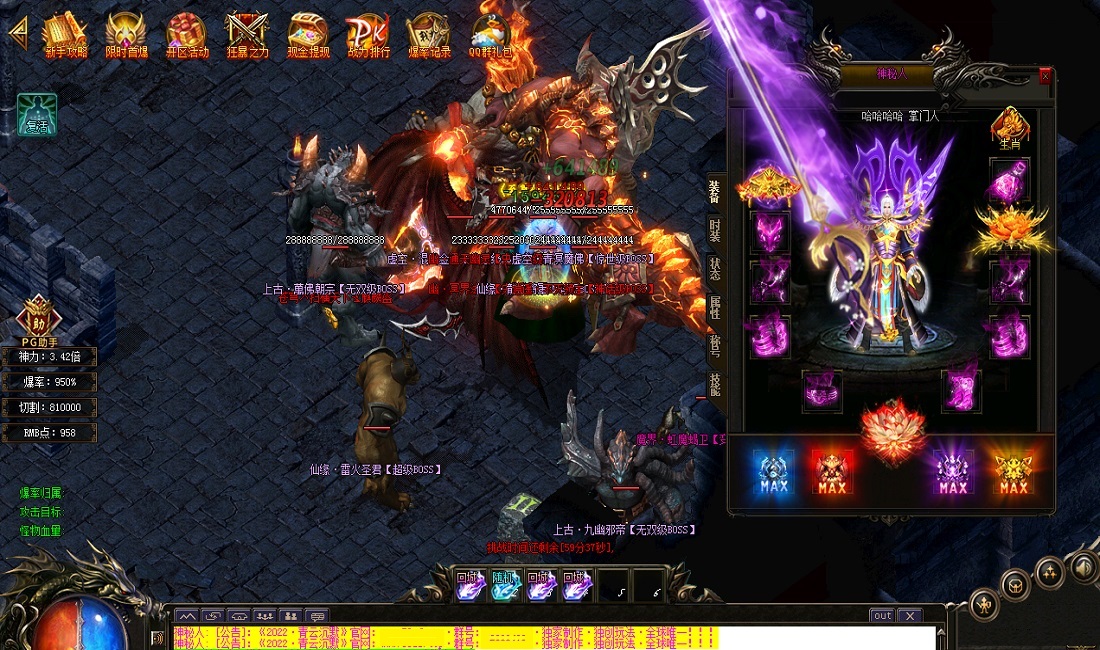
Task: Open the 现金提现 treasure chest icon
Action: tap(308, 35)
